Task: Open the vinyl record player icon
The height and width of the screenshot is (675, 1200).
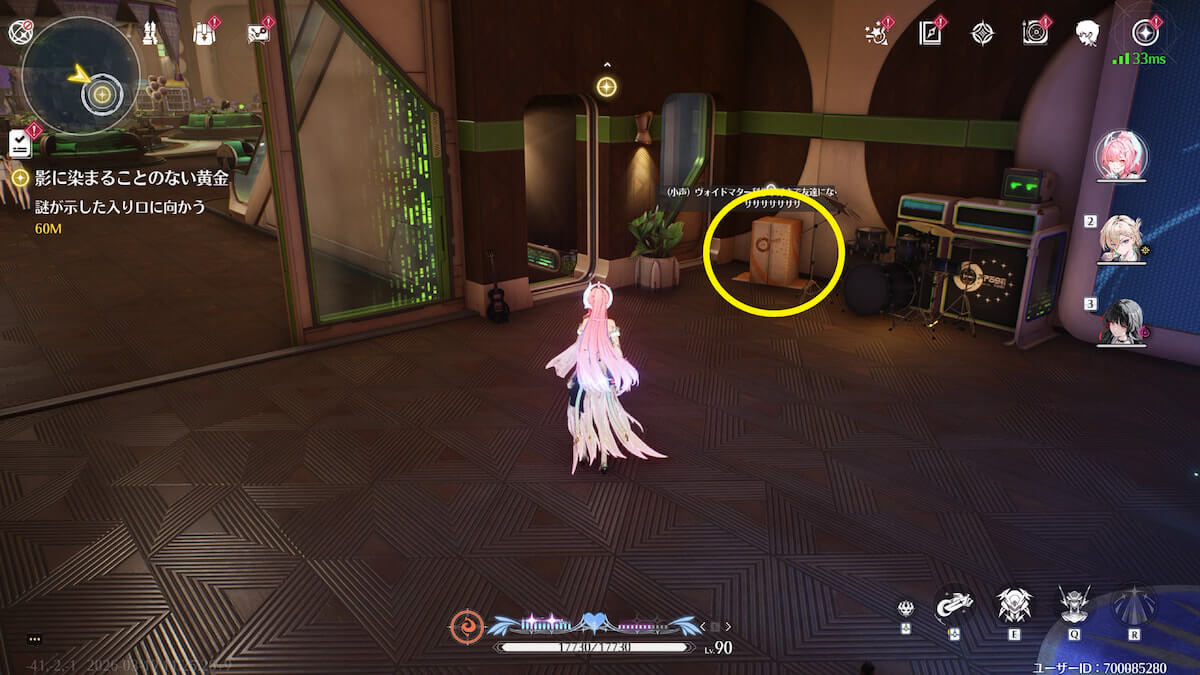Action: coord(1035,33)
